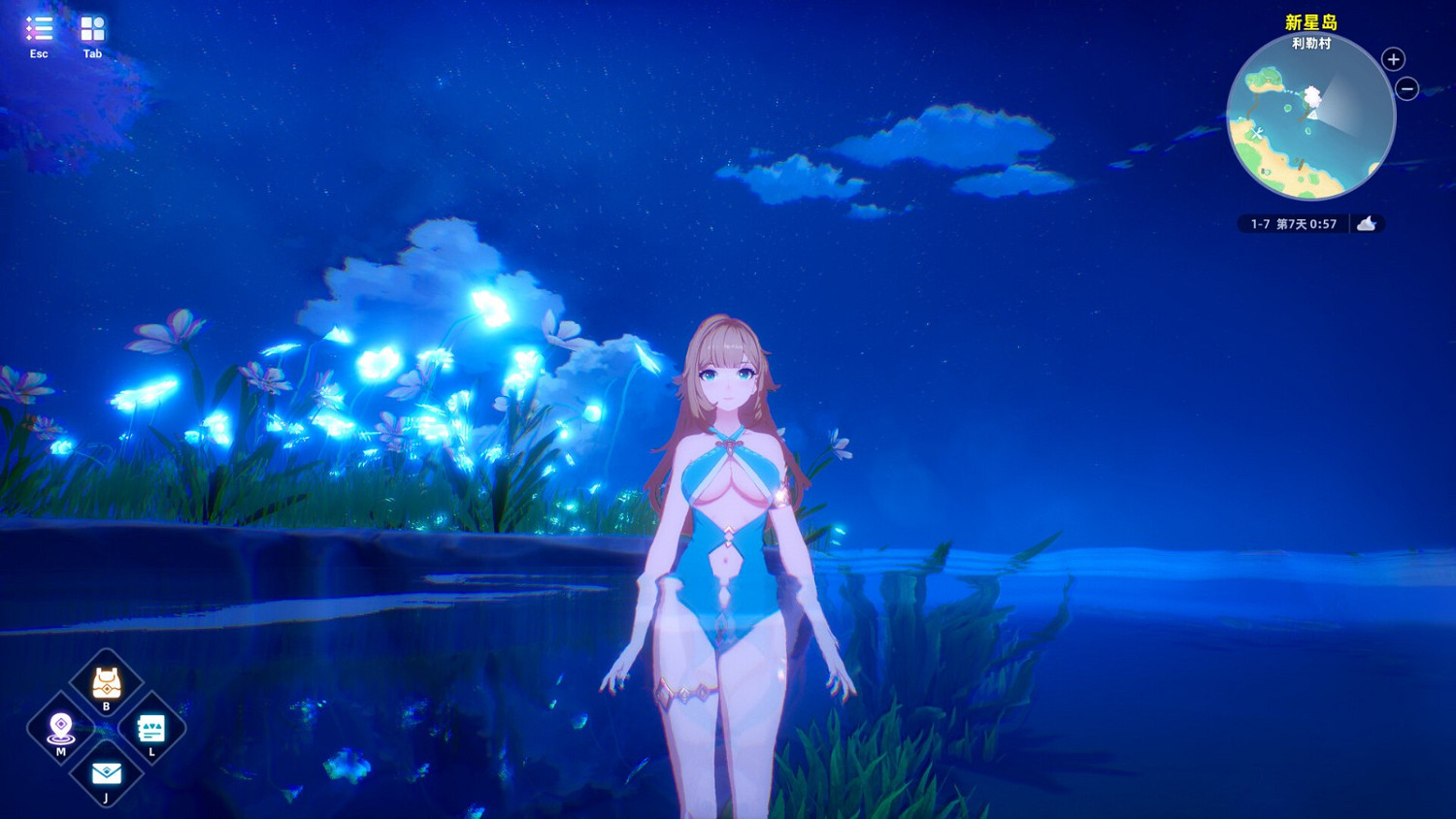Click the Esc label text below the list icon
This screenshot has width=1456, height=819.
39,54
